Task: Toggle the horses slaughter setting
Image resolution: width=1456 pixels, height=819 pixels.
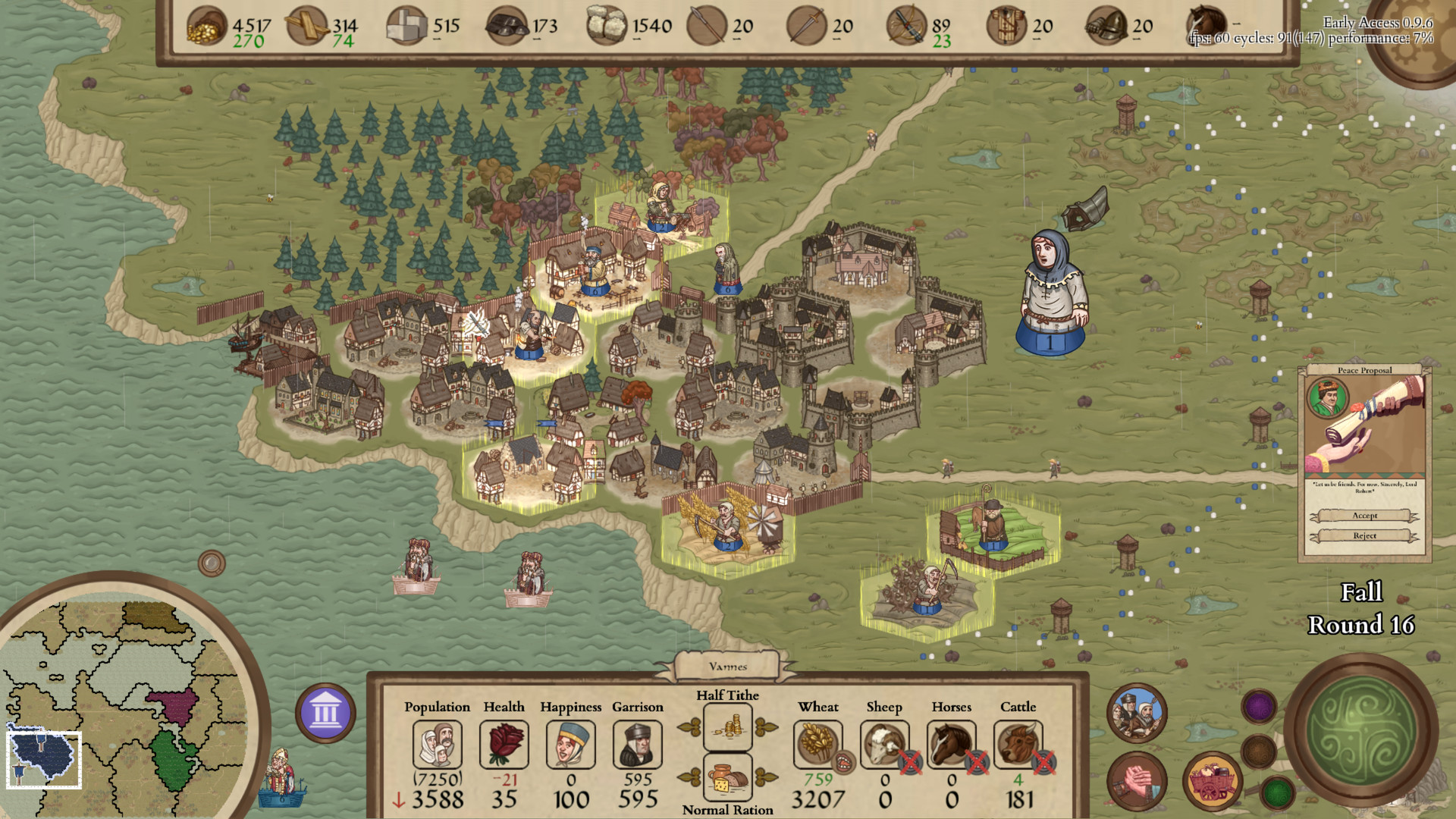Action: tap(976, 762)
